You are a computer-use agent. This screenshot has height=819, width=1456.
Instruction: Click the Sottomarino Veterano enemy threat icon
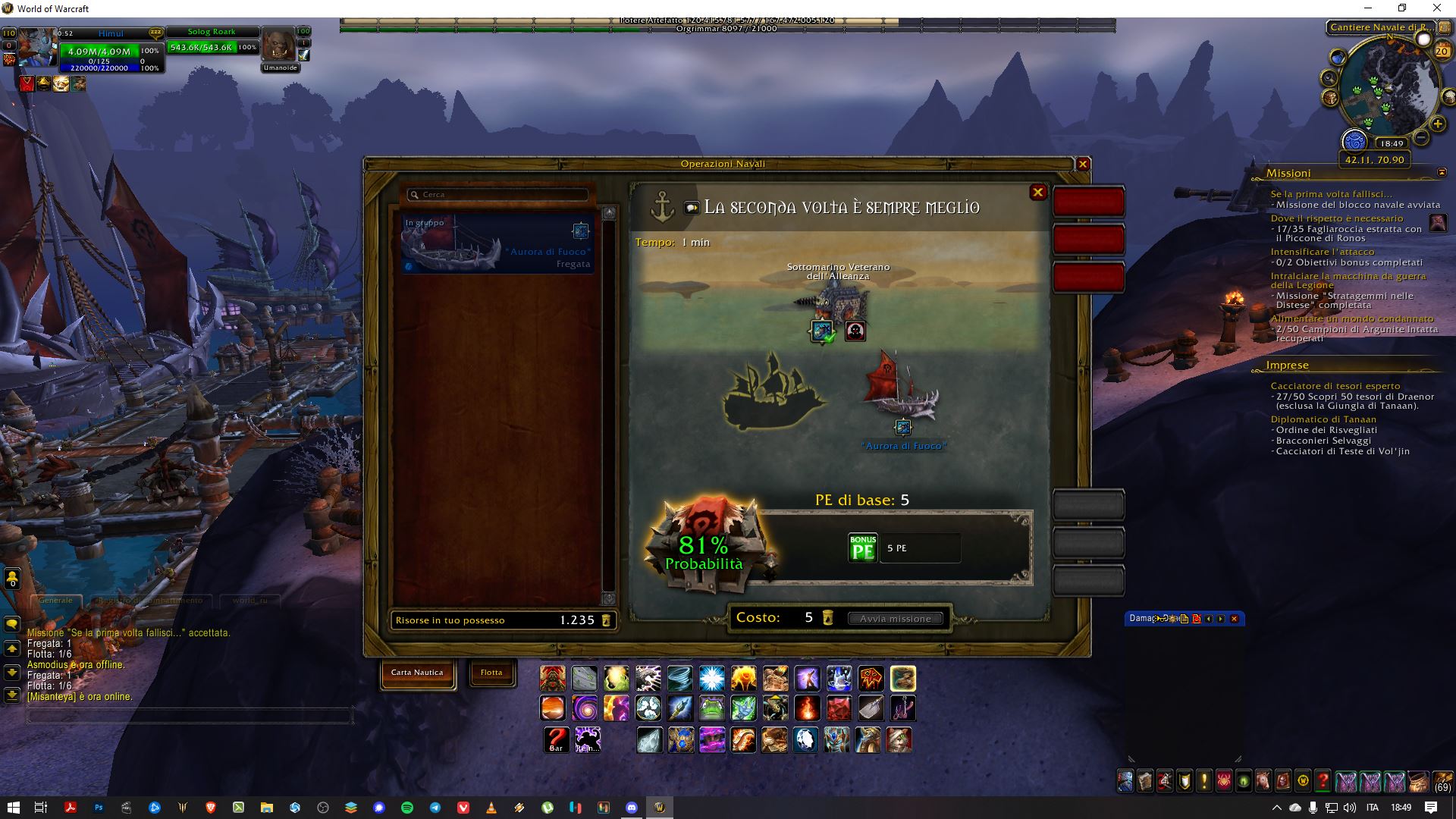(x=855, y=331)
